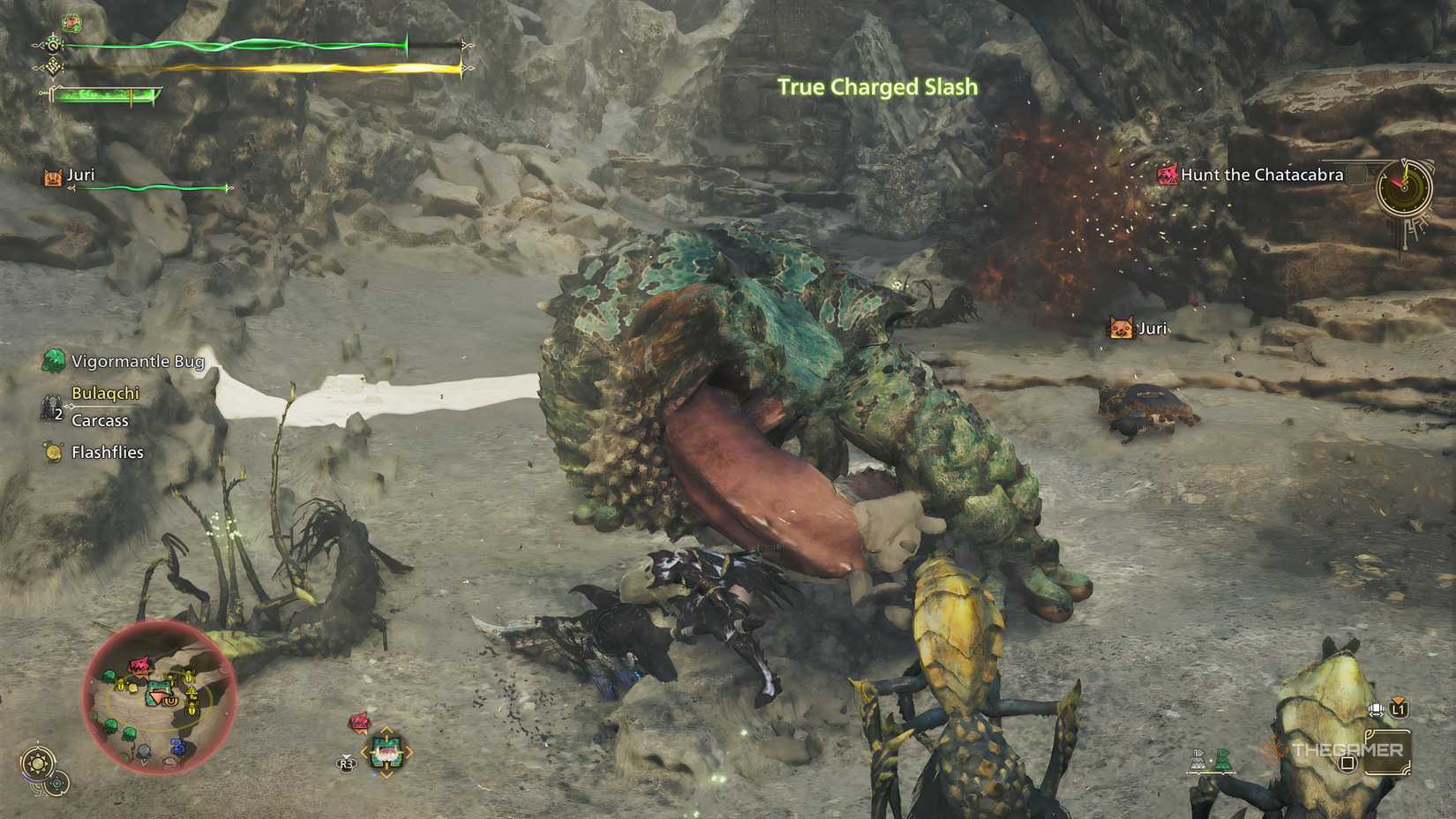Click the palico icon beside Juri's health bar
Image resolution: width=1456 pixels, height=819 pixels.
[x=53, y=177]
